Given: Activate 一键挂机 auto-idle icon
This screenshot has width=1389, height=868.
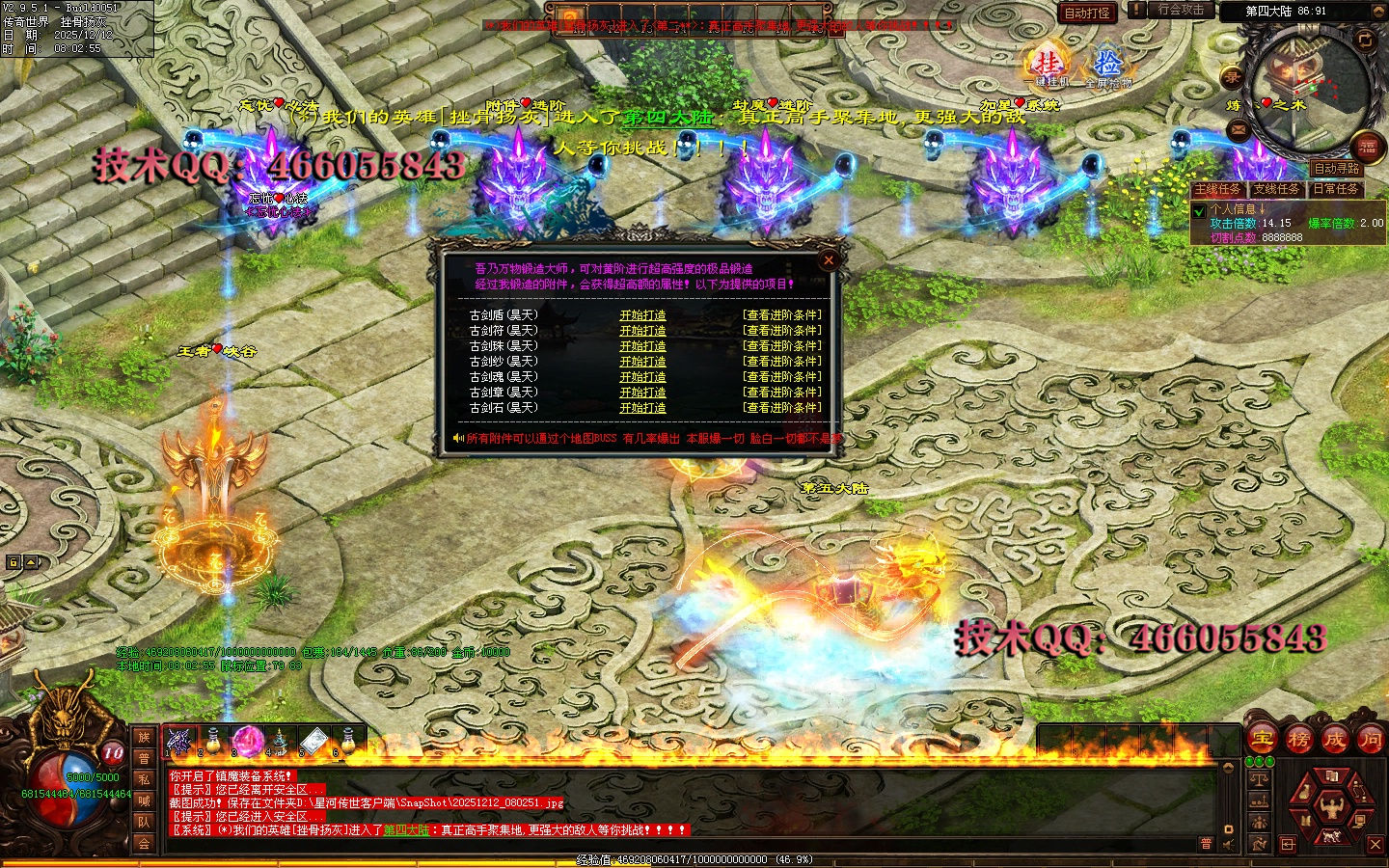Looking at the screenshot, I should pos(1049,66).
